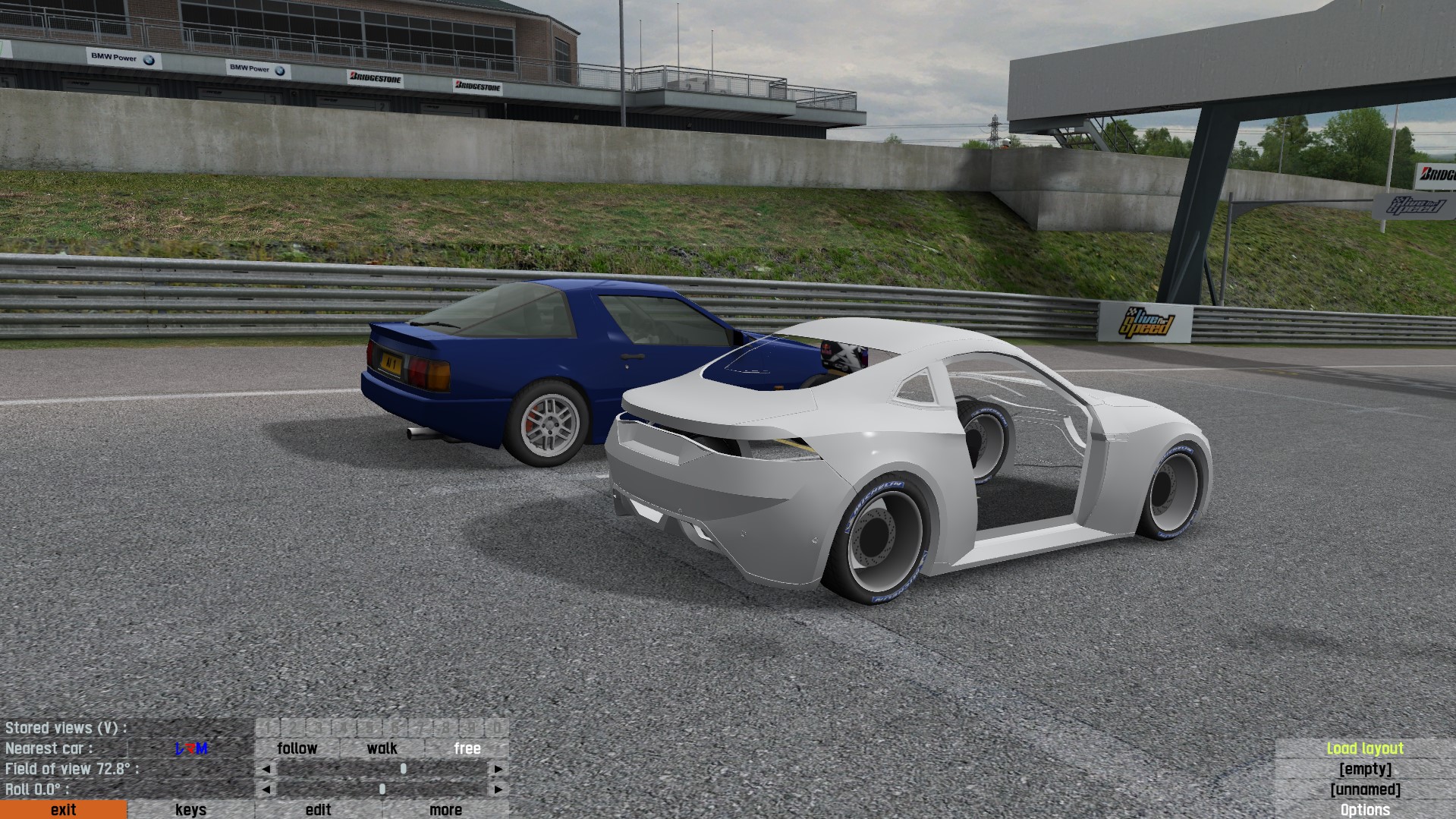The height and width of the screenshot is (819, 1456).
Task: Click the roll slider handle
Action: pyautogui.click(x=382, y=789)
